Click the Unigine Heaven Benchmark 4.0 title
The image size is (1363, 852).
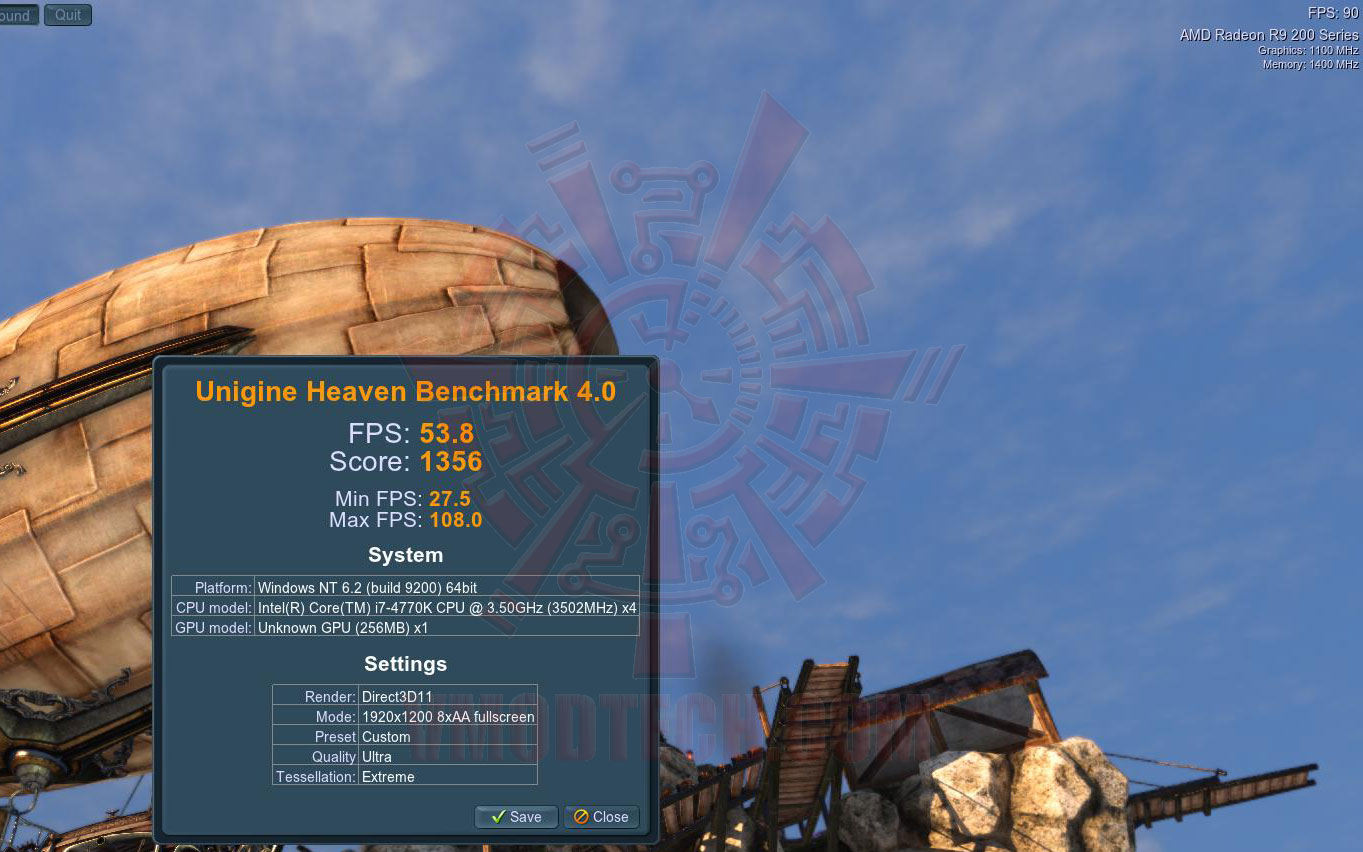[405, 391]
